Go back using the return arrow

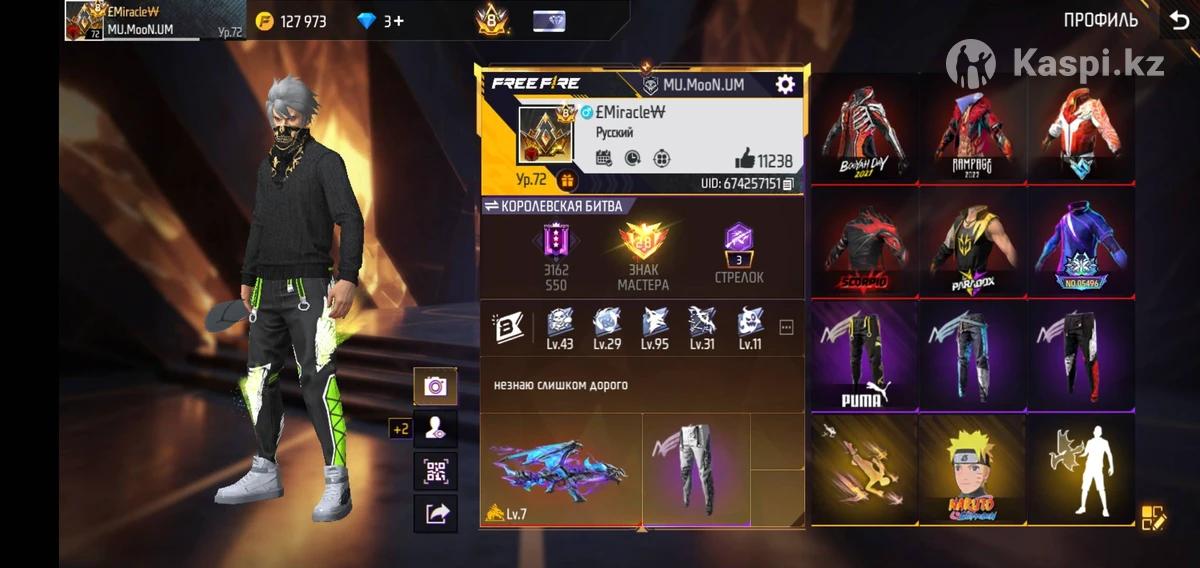pos(1179,20)
